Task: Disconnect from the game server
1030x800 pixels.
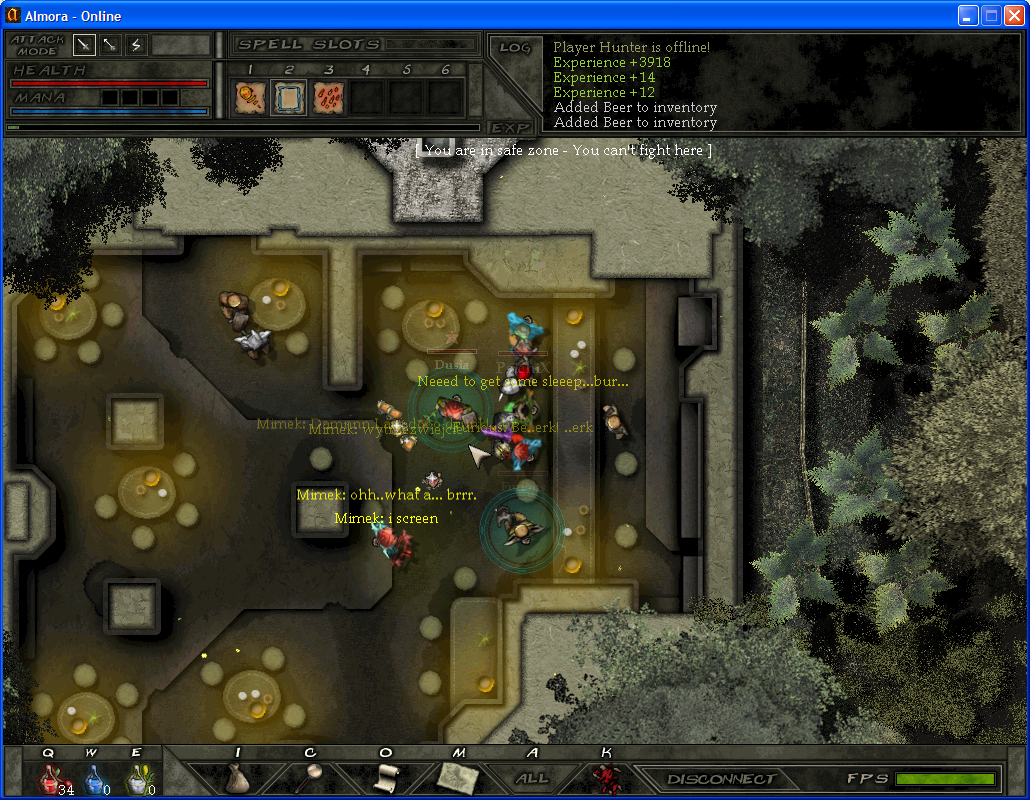Action: 721,778
